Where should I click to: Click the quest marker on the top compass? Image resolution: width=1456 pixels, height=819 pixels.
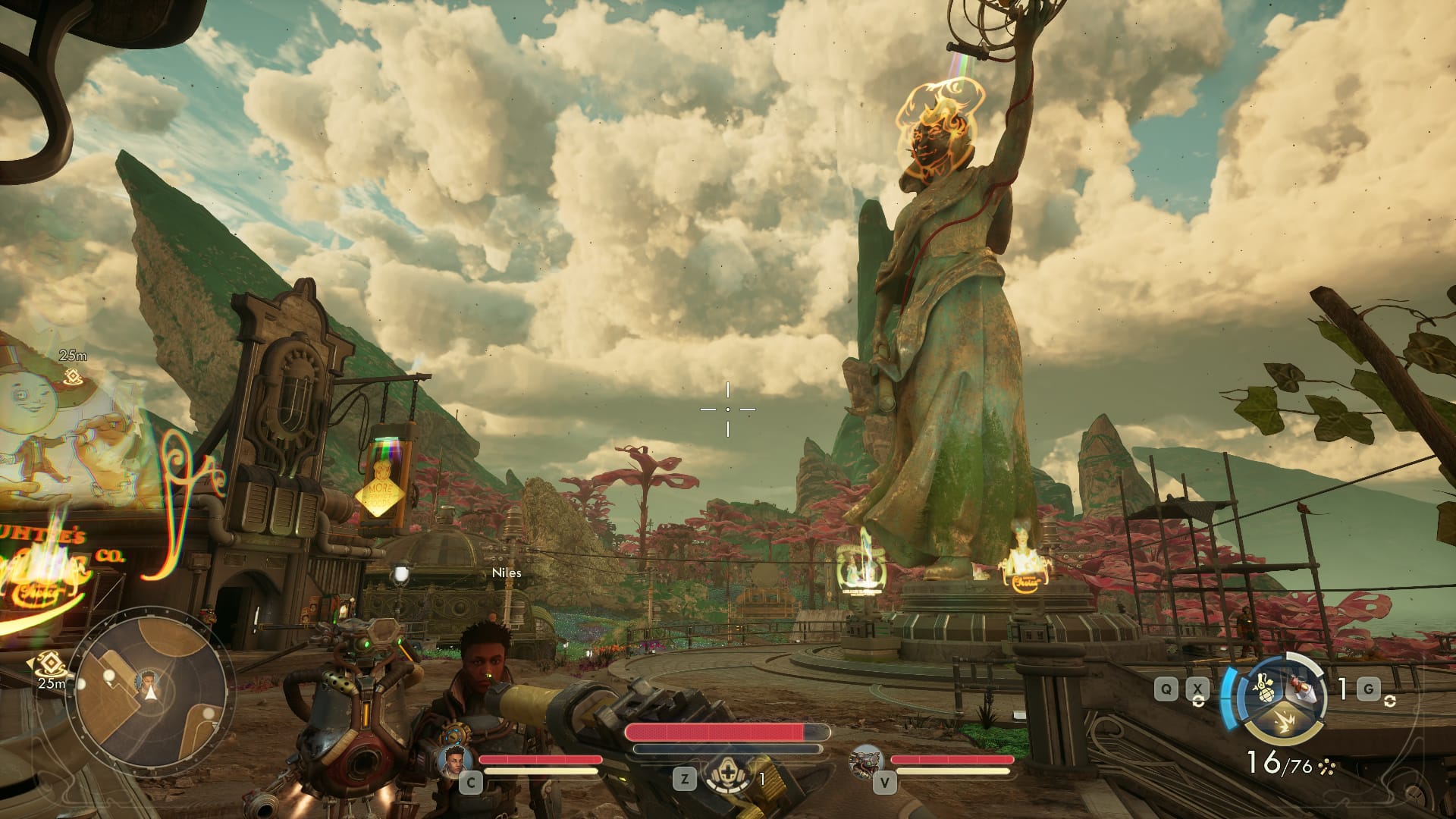(73, 375)
